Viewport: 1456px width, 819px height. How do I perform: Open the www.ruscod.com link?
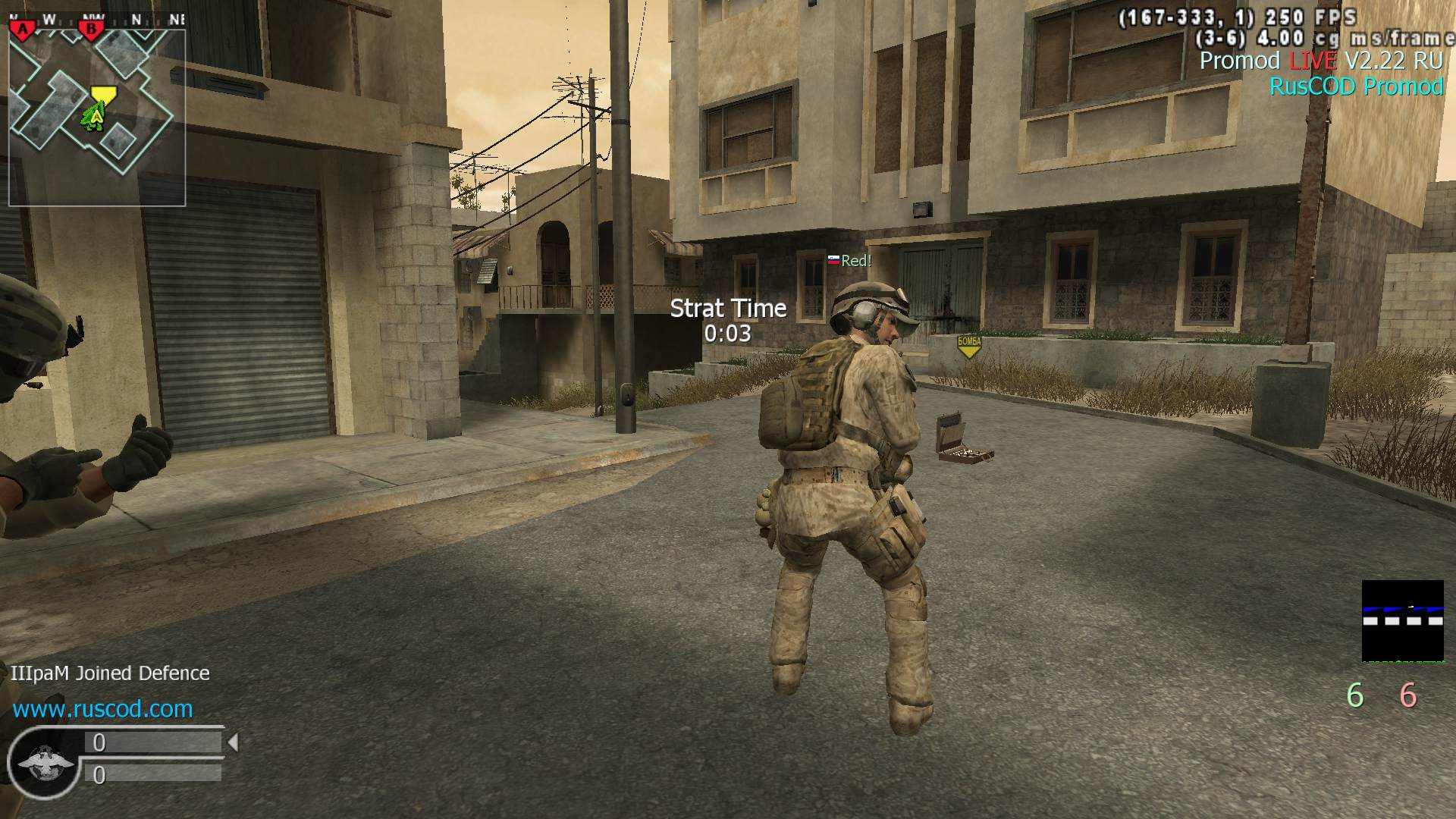point(102,709)
